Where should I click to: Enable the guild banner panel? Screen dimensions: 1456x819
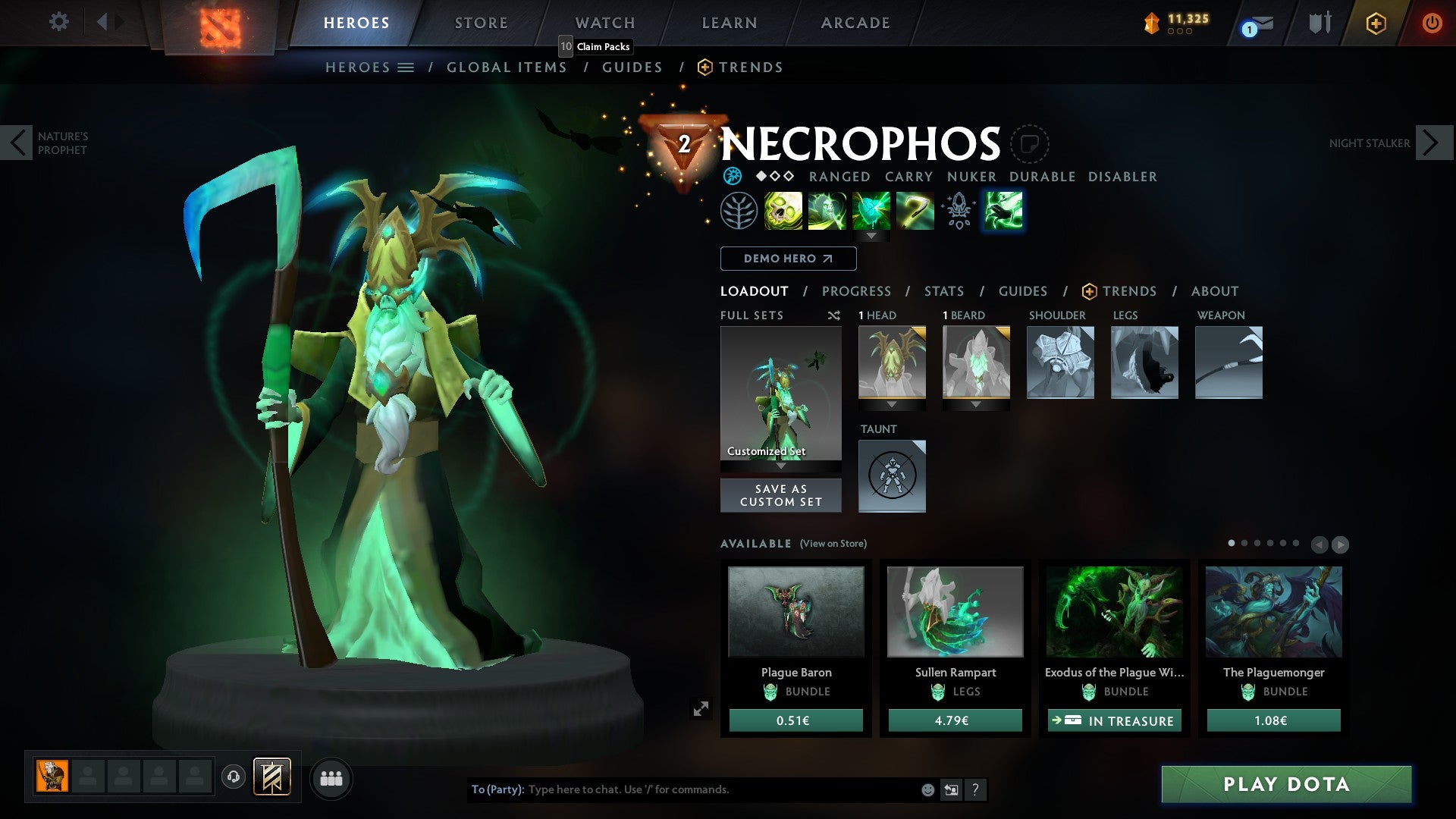[x=273, y=777]
